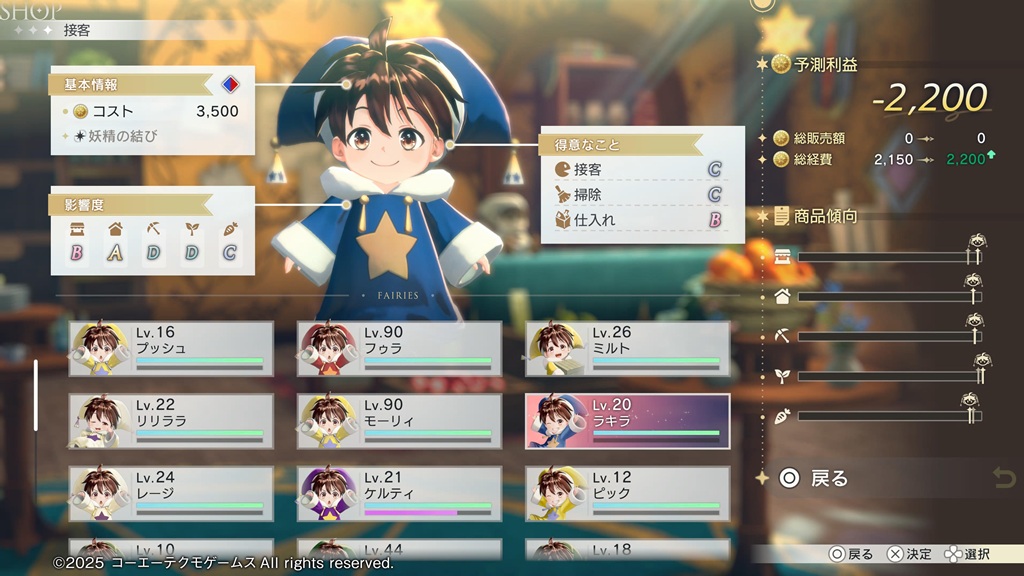Select fairy プッシュ at Lv.16
This screenshot has width=1024, height=576.
coord(171,349)
